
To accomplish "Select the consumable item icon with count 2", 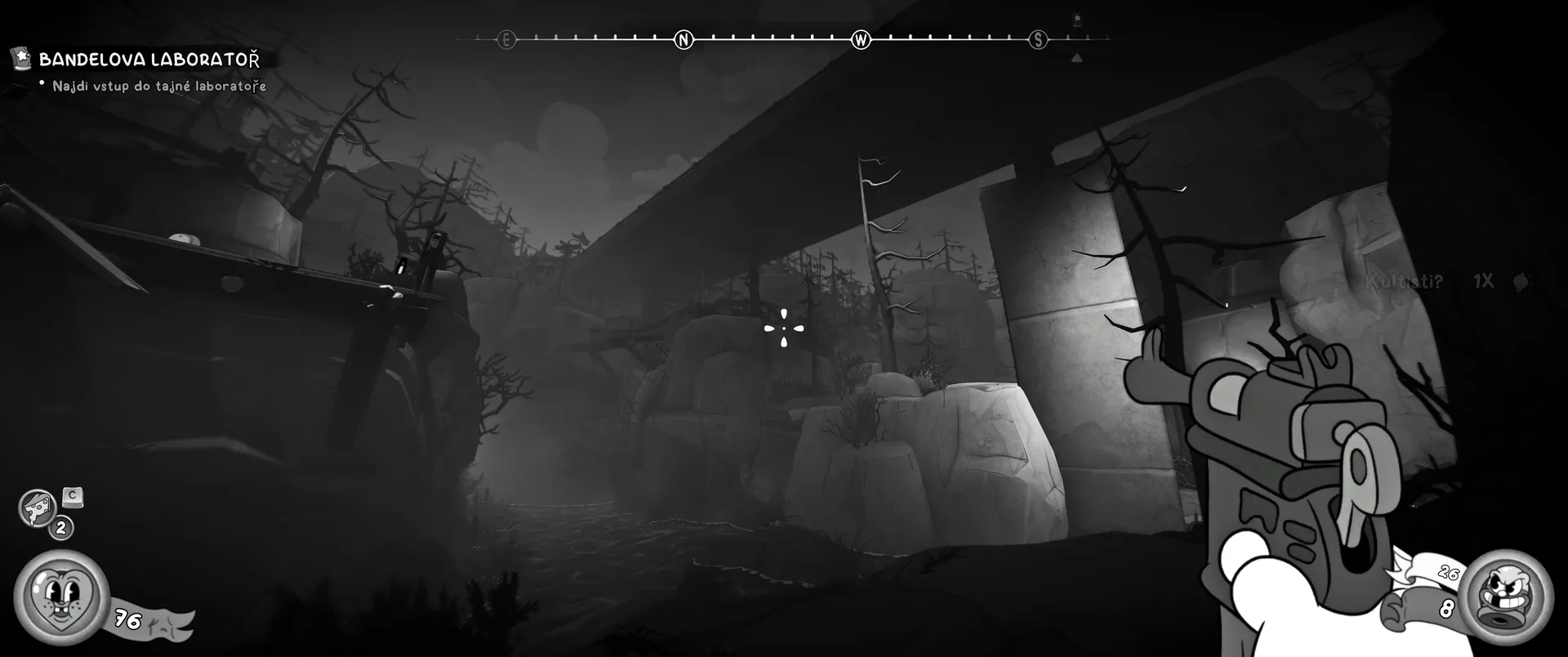I will click(38, 508).
